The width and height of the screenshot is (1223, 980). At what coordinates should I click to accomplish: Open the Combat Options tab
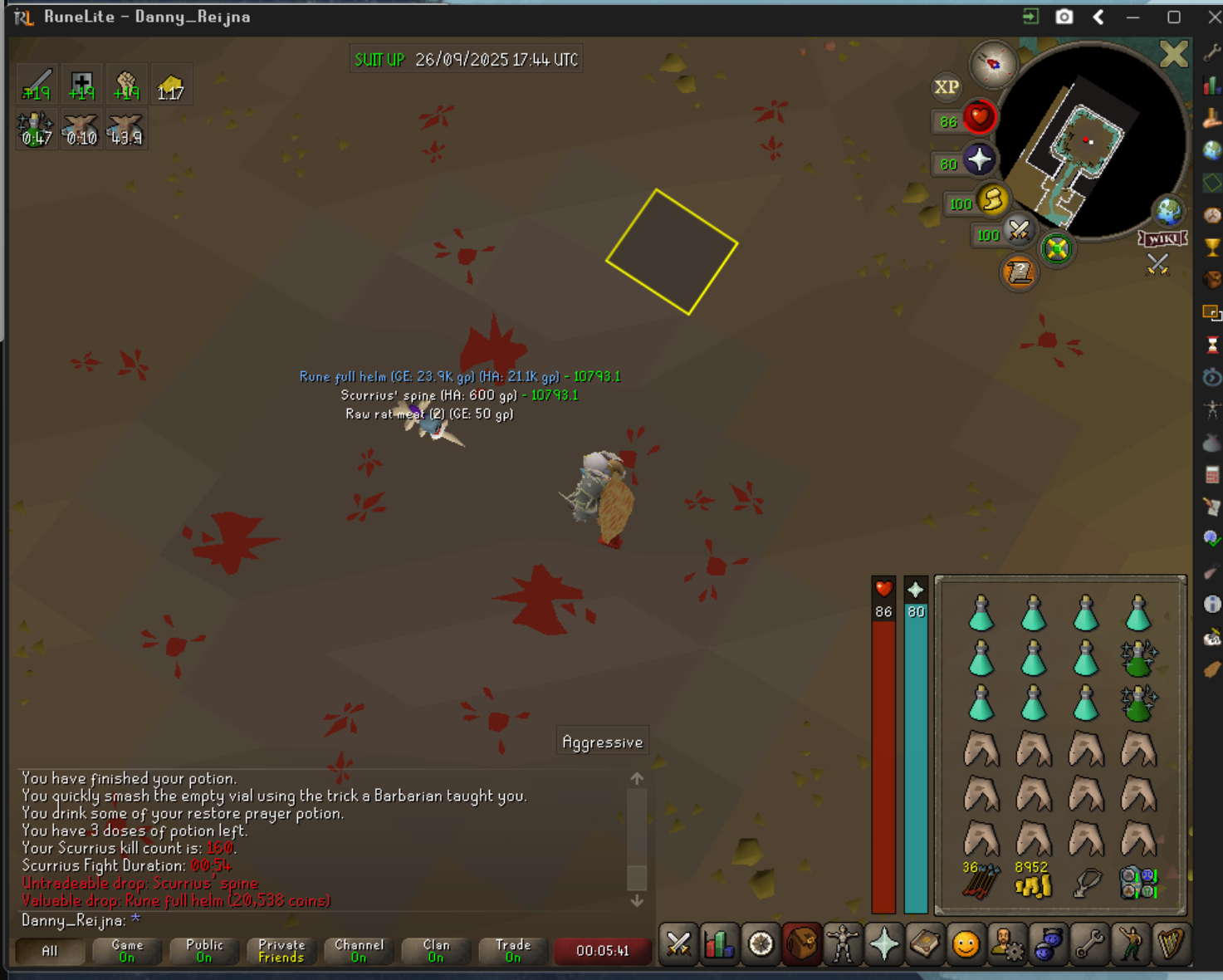pos(678,944)
